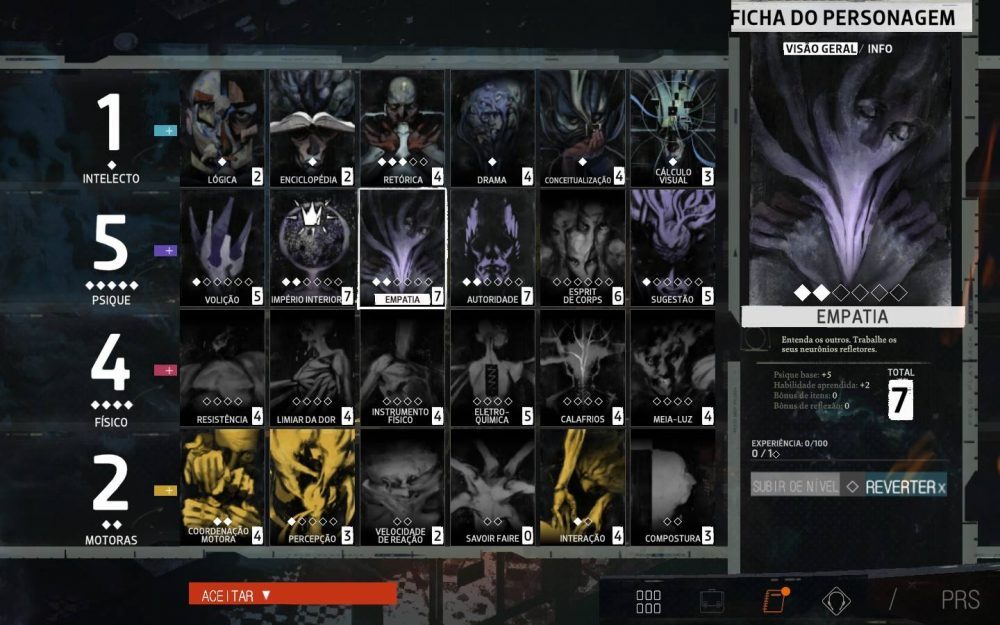Select the Volição skill card
Viewport: 1000px width, 625px height.
point(222,248)
